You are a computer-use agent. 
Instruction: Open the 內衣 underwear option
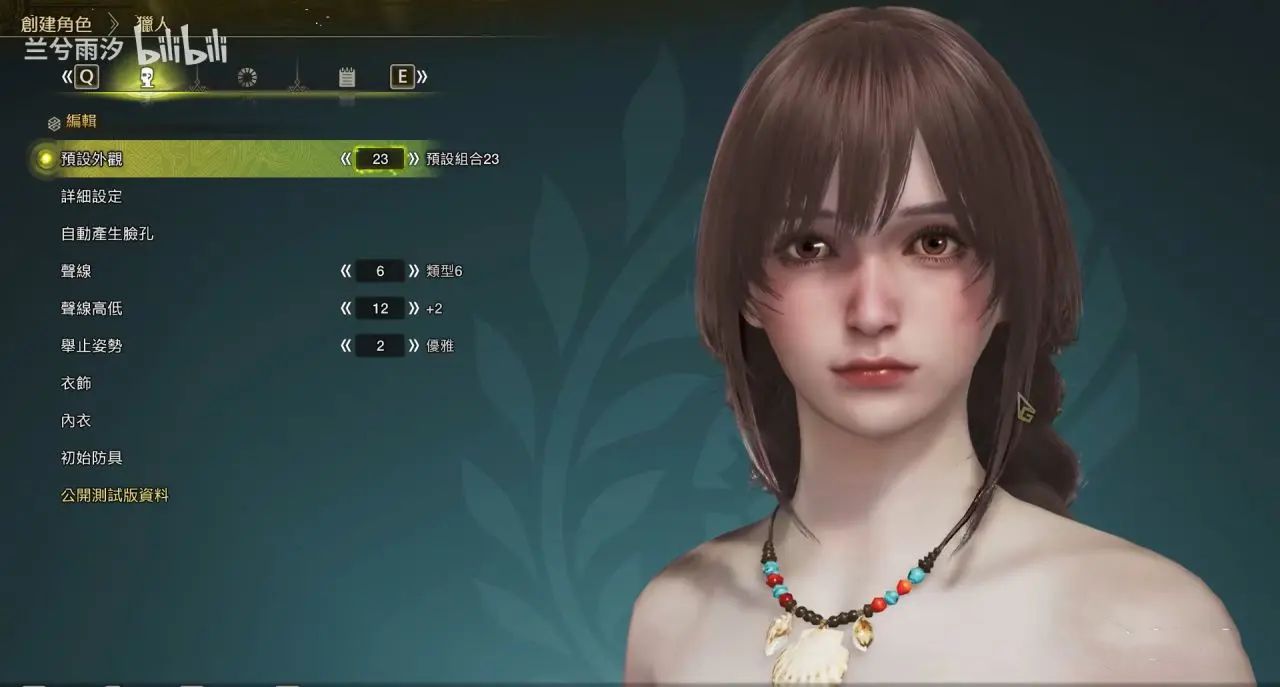76,421
